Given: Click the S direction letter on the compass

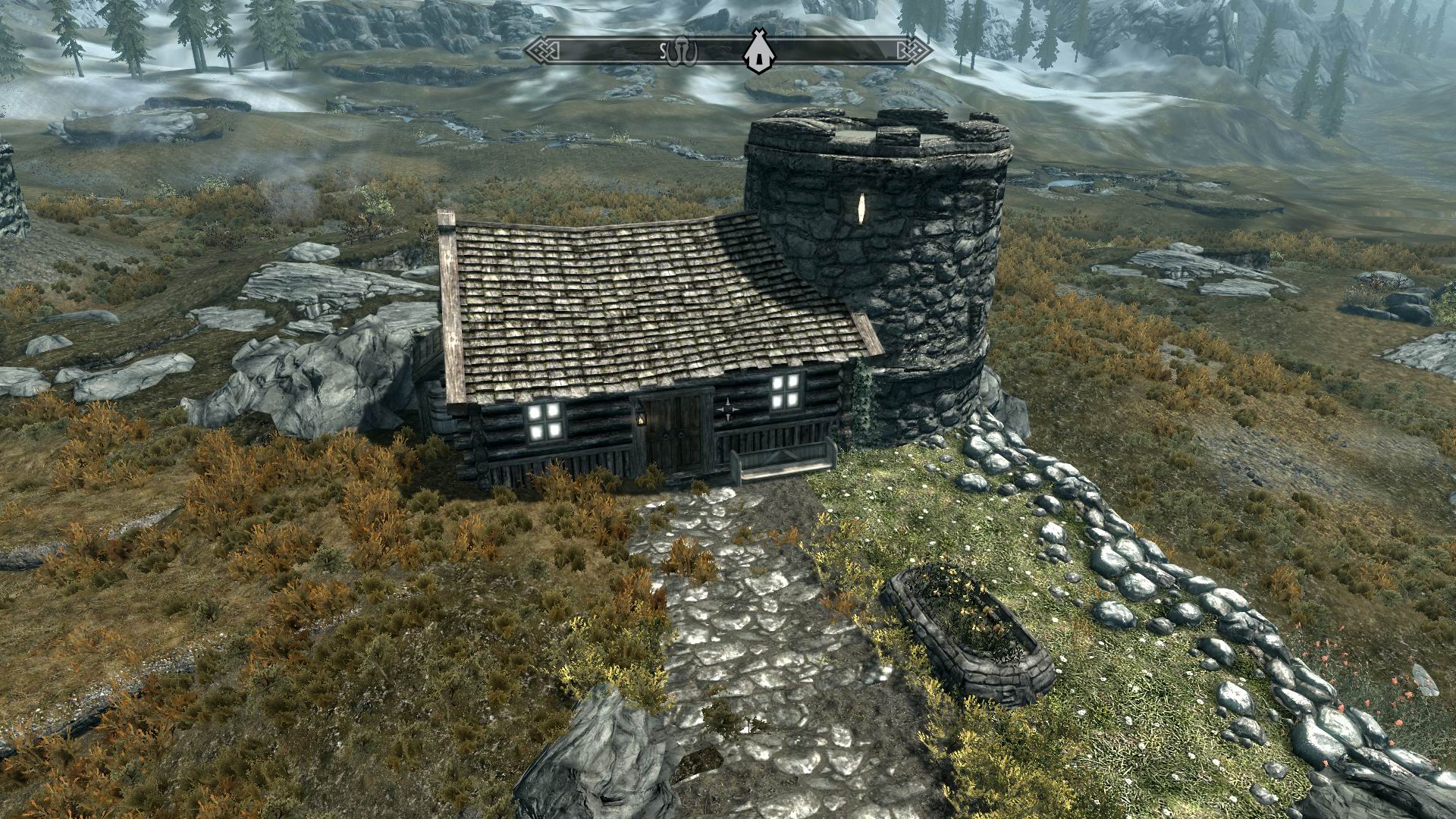Looking at the screenshot, I should pyautogui.click(x=663, y=52).
